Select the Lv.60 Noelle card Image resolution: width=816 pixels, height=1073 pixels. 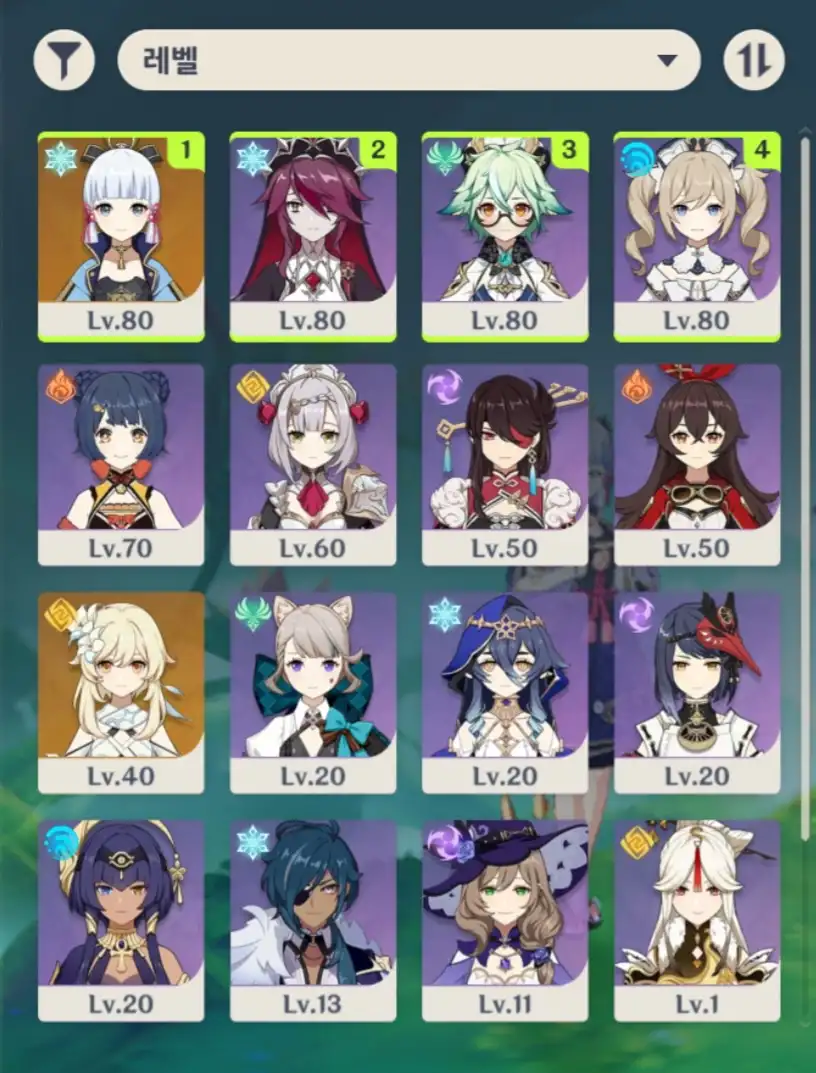pyautogui.click(x=313, y=463)
